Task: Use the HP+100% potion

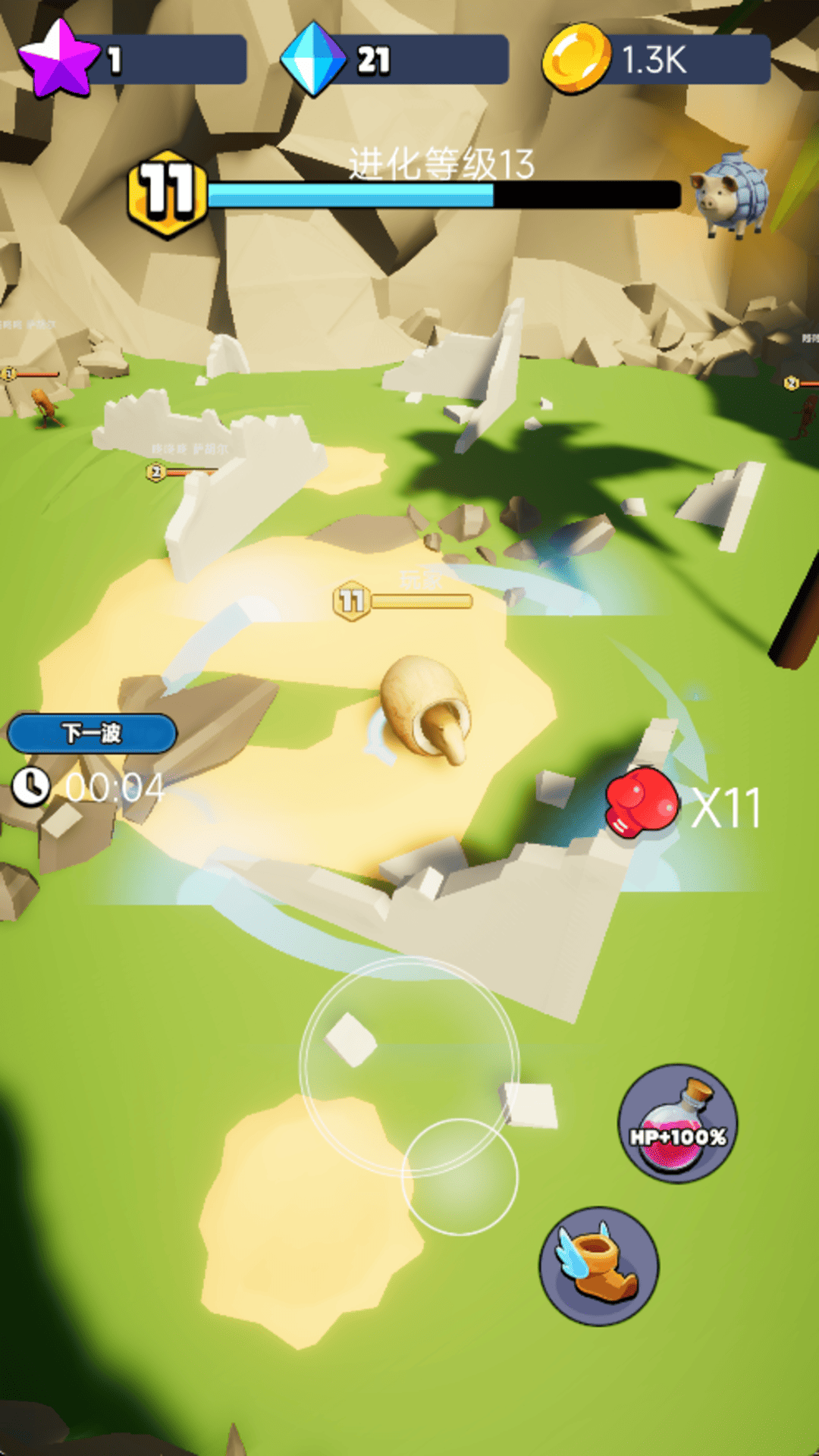Action: (x=677, y=1123)
